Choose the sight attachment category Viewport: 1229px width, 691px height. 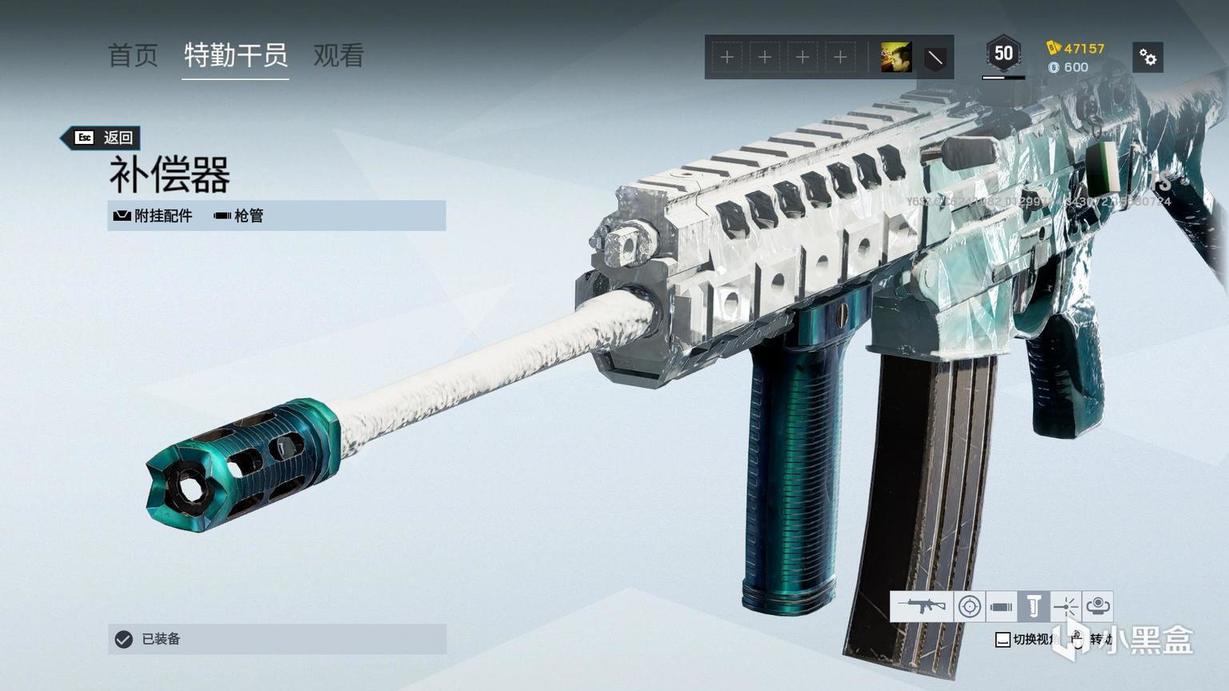pos(969,606)
